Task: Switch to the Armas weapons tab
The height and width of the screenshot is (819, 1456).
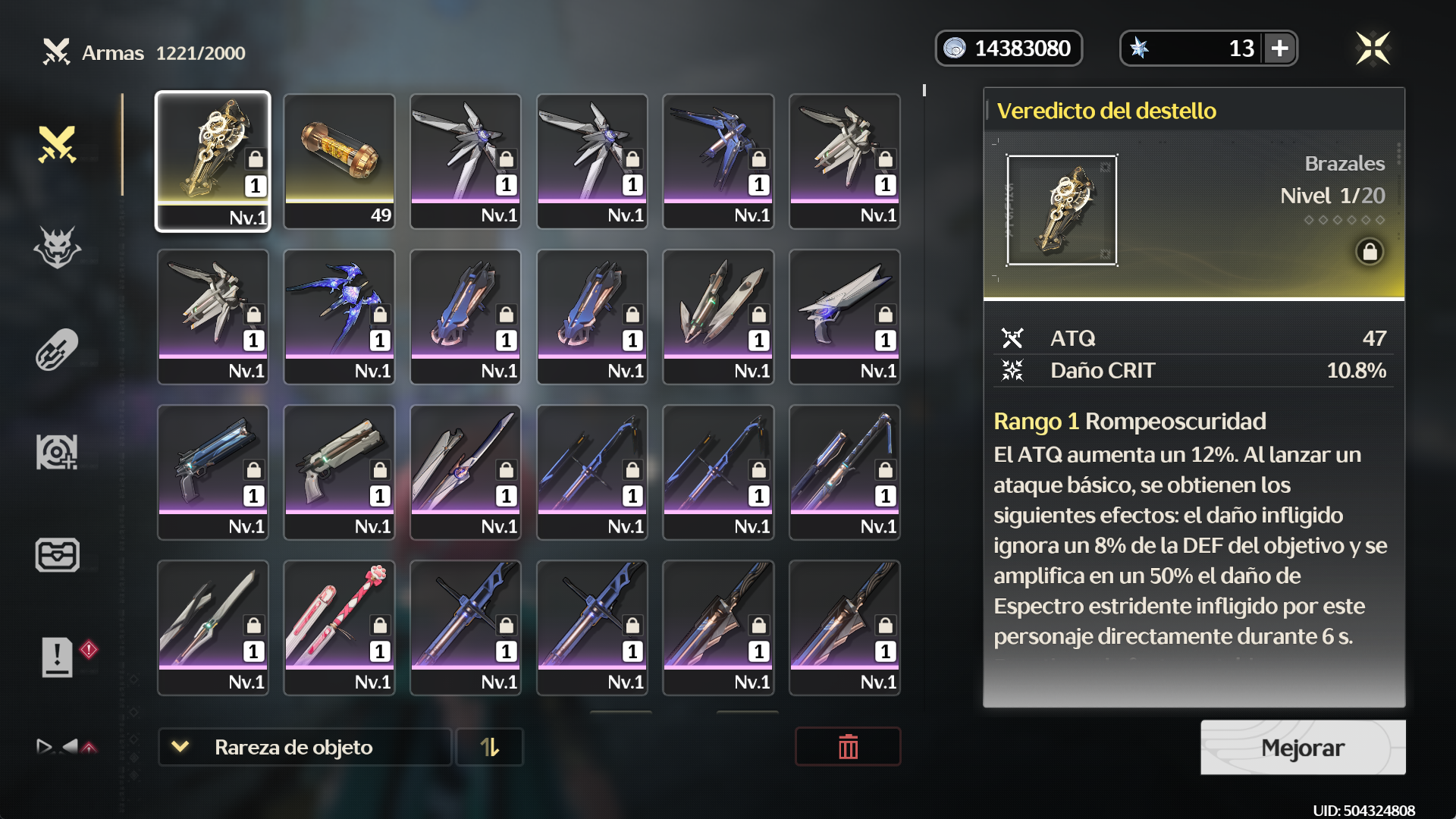Action: pyautogui.click(x=58, y=144)
